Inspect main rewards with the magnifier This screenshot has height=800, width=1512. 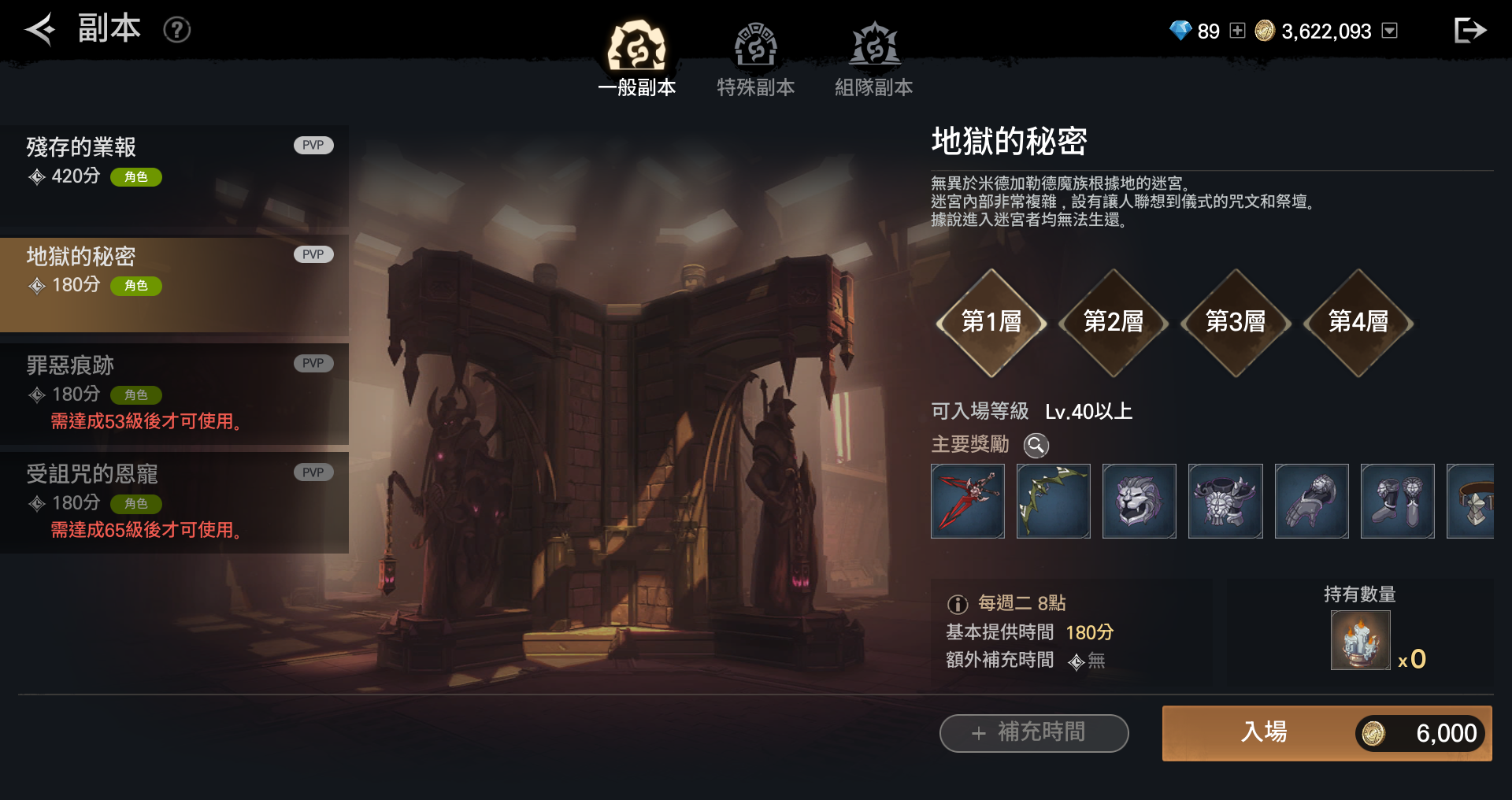pyautogui.click(x=1036, y=445)
